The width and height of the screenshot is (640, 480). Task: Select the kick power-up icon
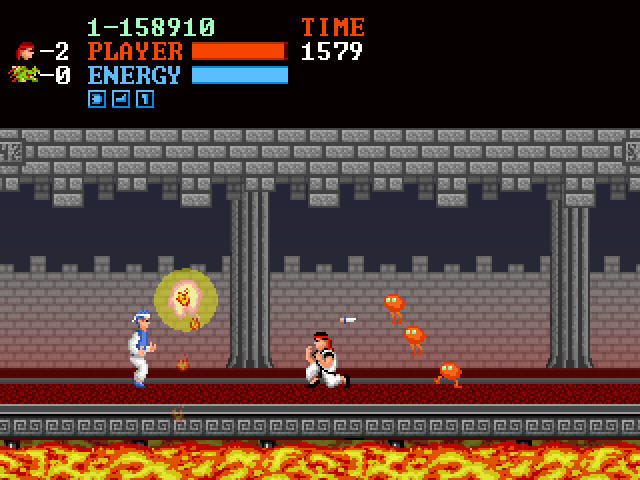tap(121, 99)
